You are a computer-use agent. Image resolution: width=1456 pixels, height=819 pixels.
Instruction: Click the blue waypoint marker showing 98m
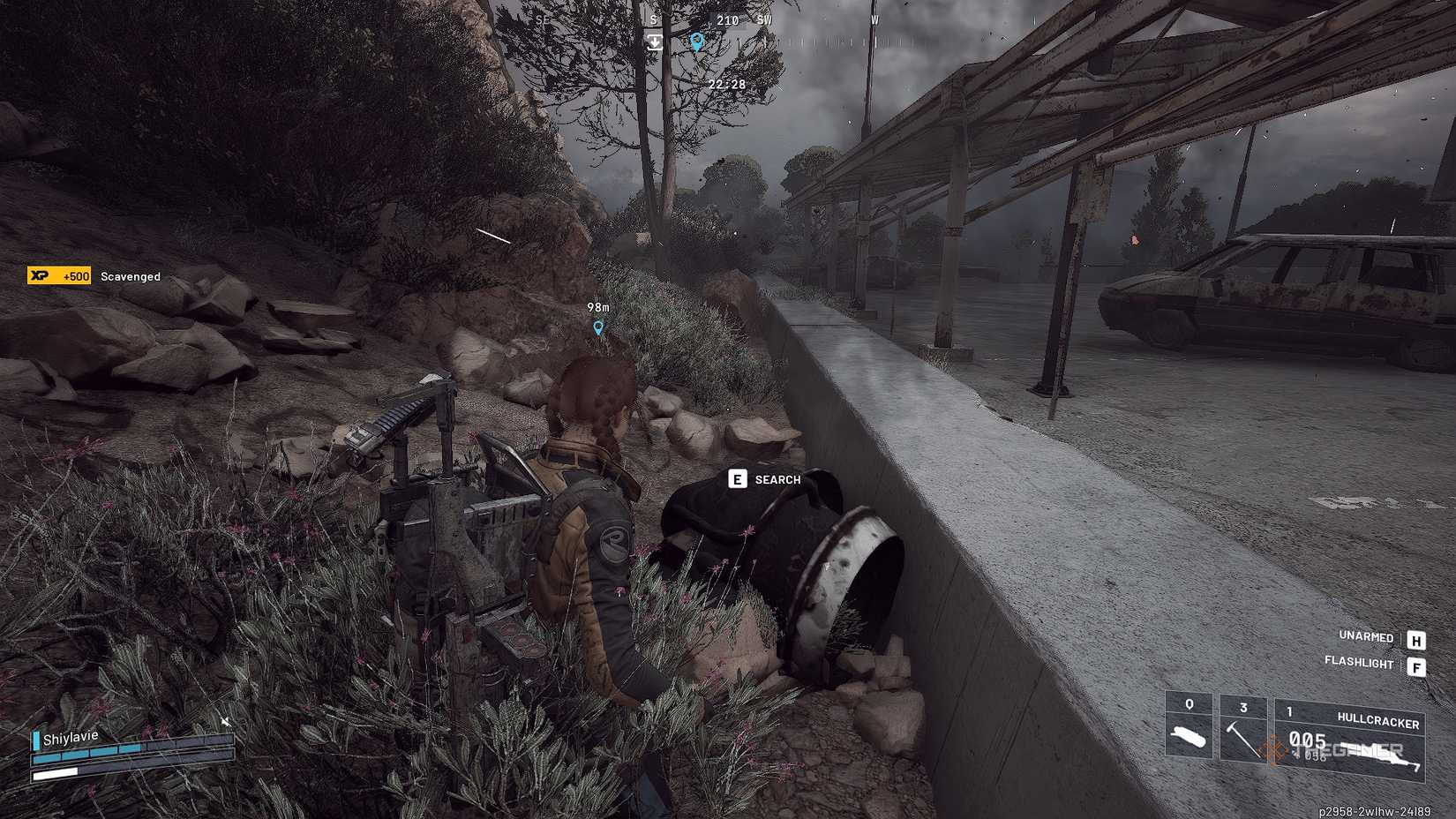(598, 326)
